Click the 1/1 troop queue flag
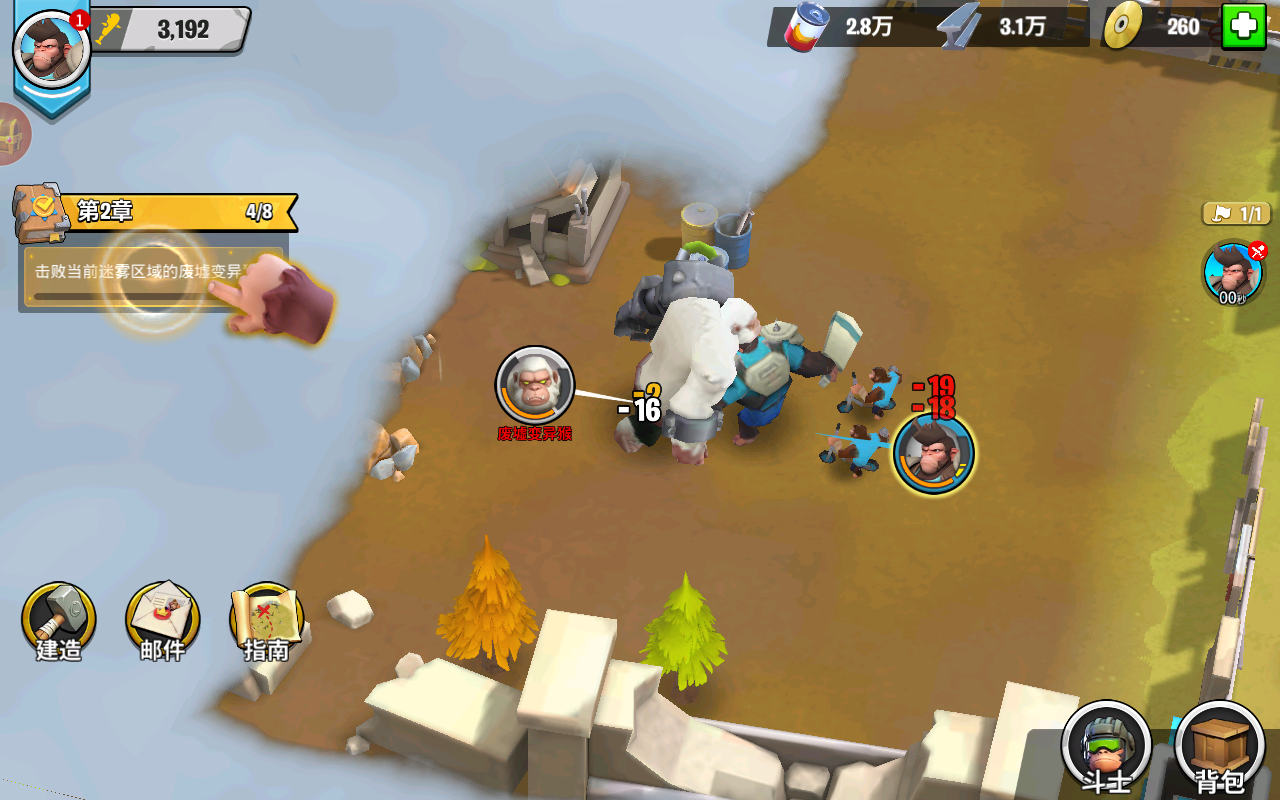Viewport: 1280px width, 800px height. [x=1236, y=213]
